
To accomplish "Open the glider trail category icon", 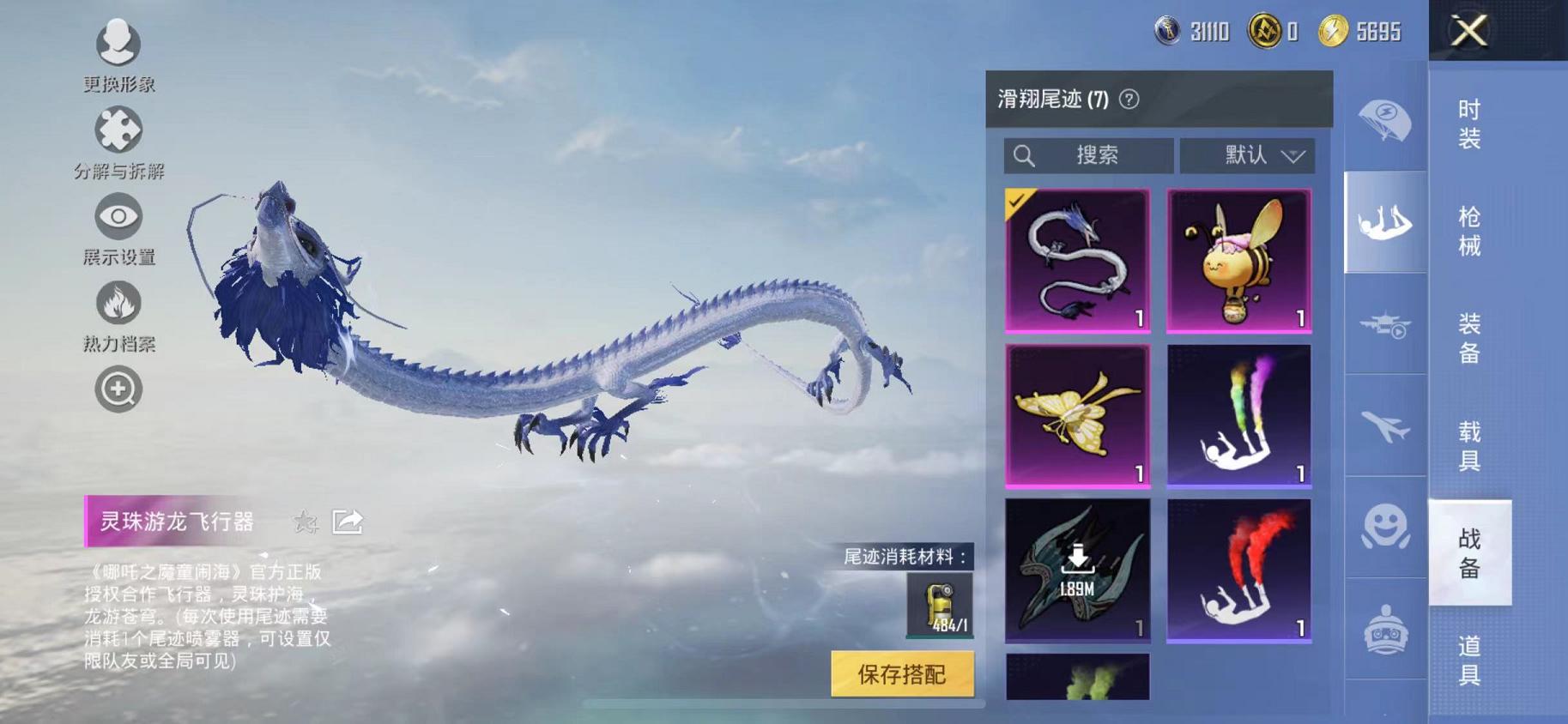I will [x=1385, y=221].
